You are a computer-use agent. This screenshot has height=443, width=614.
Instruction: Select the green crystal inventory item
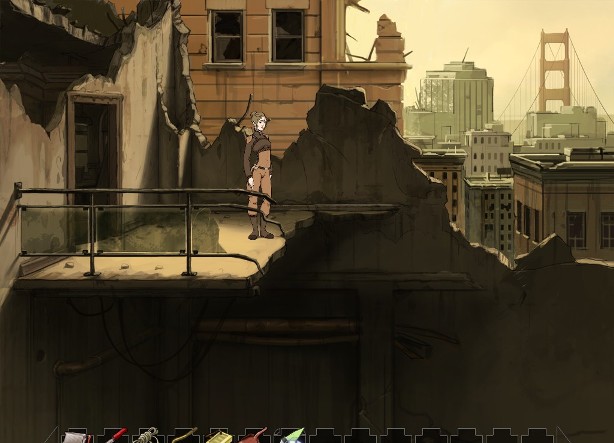pos(291,436)
